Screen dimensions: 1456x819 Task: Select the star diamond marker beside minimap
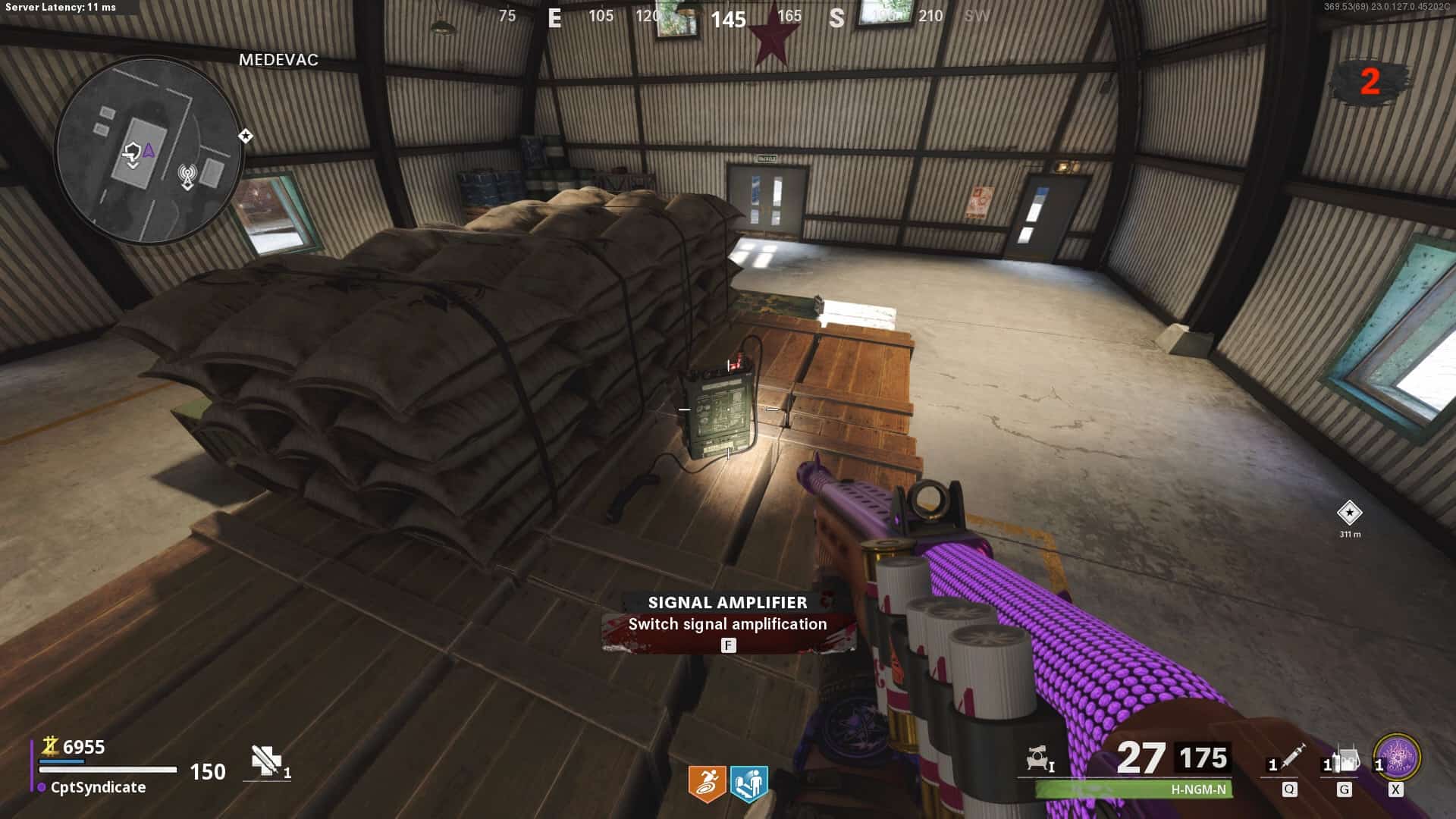tap(246, 136)
